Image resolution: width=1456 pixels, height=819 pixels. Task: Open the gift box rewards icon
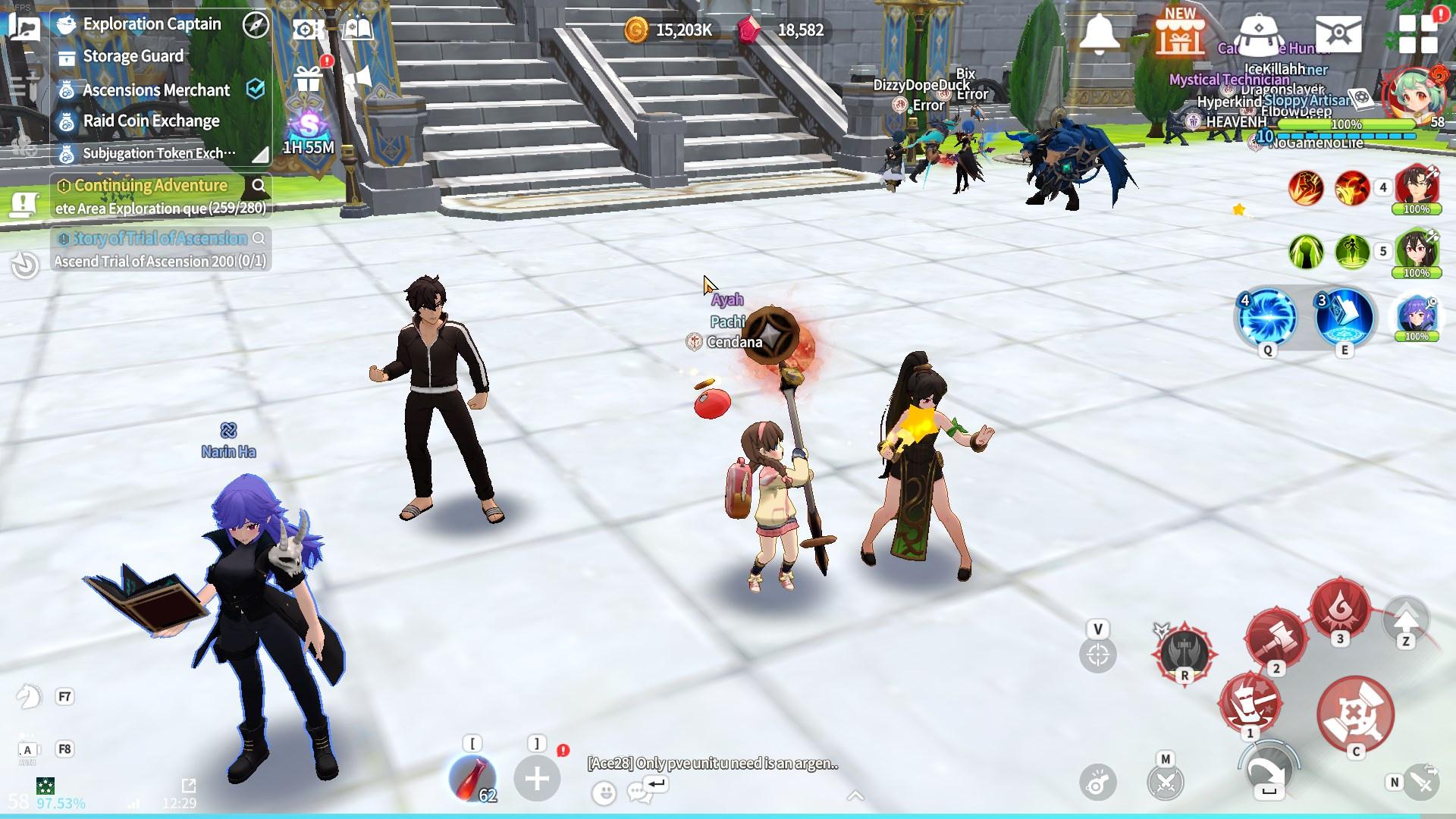pyautogui.click(x=309, y=77)
